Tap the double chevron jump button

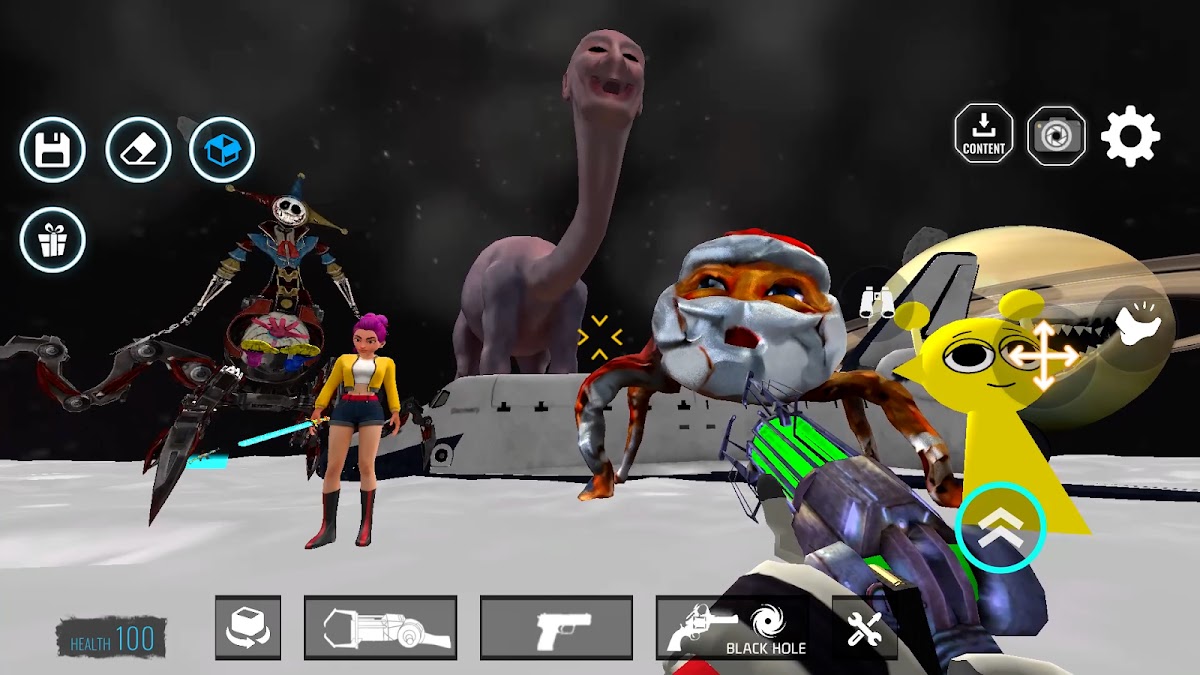click(x=1000, y=528)
